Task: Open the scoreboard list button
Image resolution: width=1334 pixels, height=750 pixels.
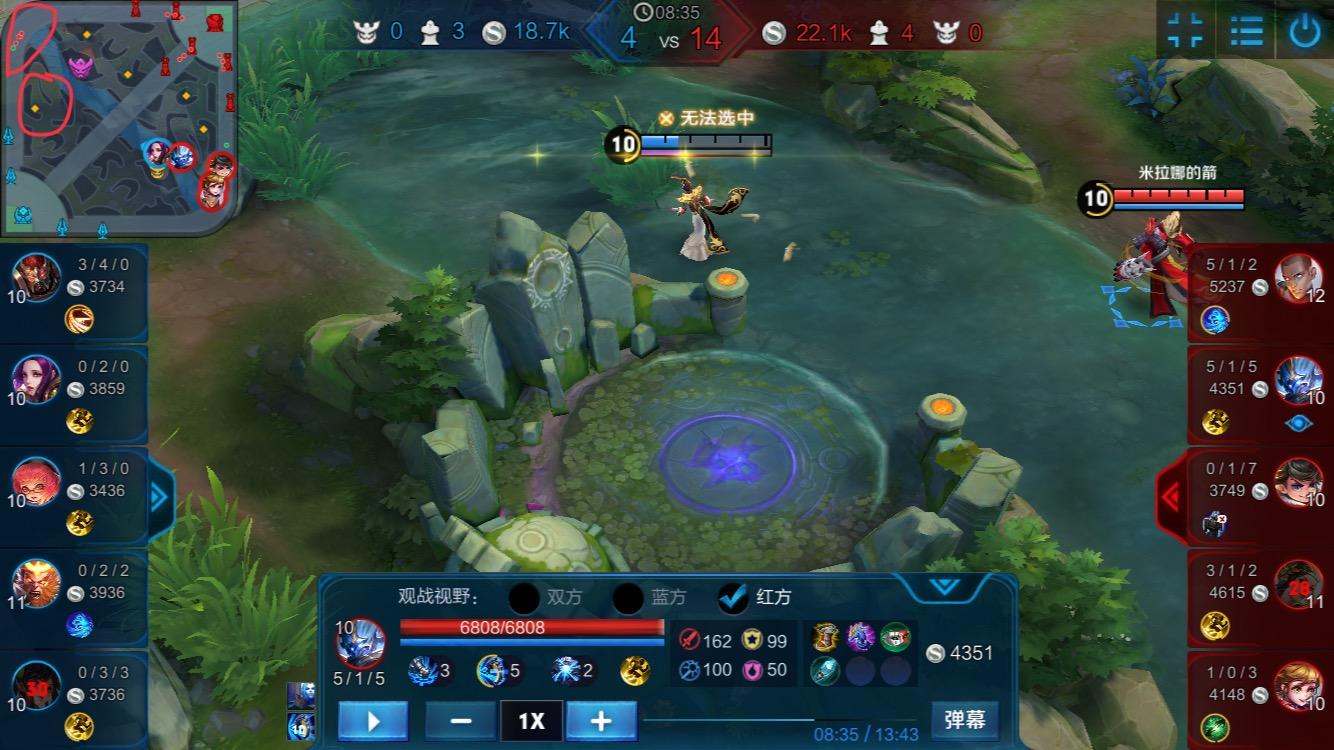Action: [x=1246, y=31]
